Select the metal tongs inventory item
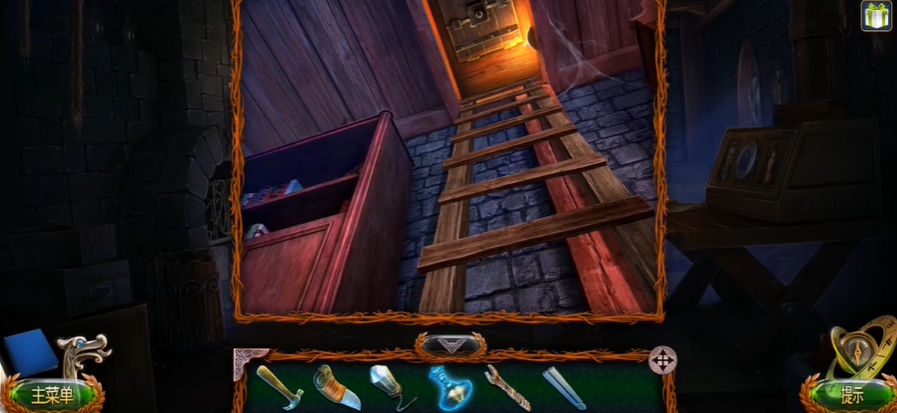Image resolution: width=897 pixels, height=413 pixels. [x=563, y=387]
